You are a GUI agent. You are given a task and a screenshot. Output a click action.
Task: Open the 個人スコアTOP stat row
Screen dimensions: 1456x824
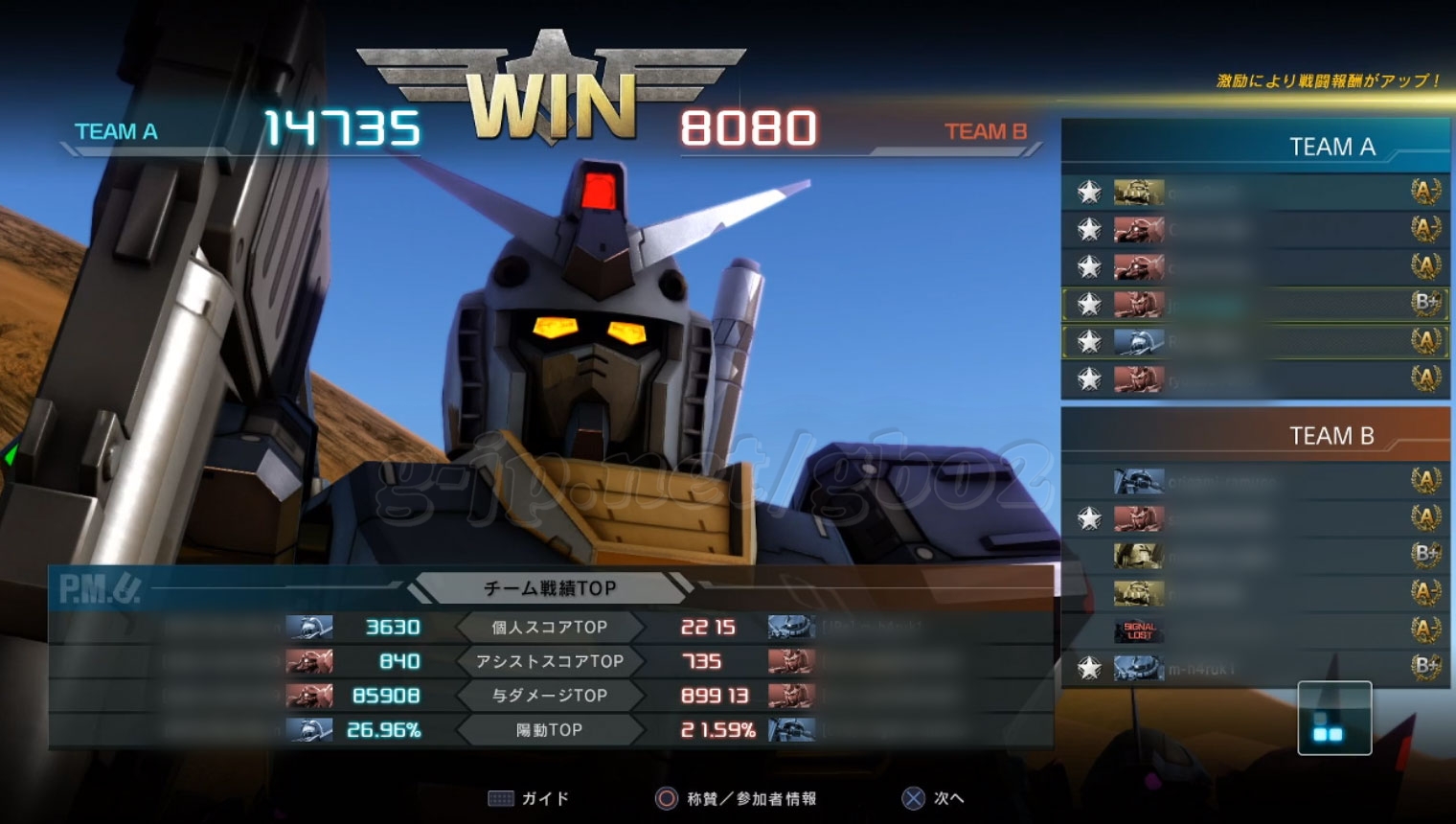click(x=550, y=628)
